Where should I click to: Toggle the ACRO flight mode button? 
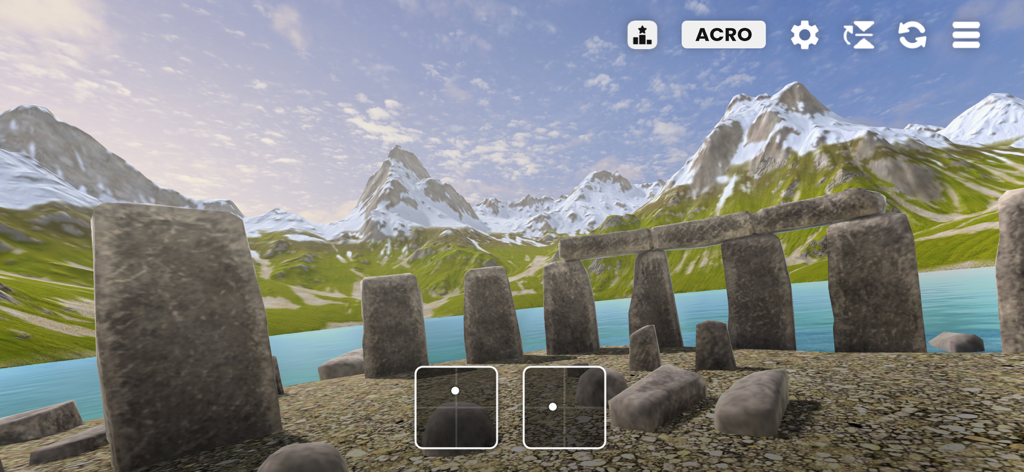click(723, 35)
